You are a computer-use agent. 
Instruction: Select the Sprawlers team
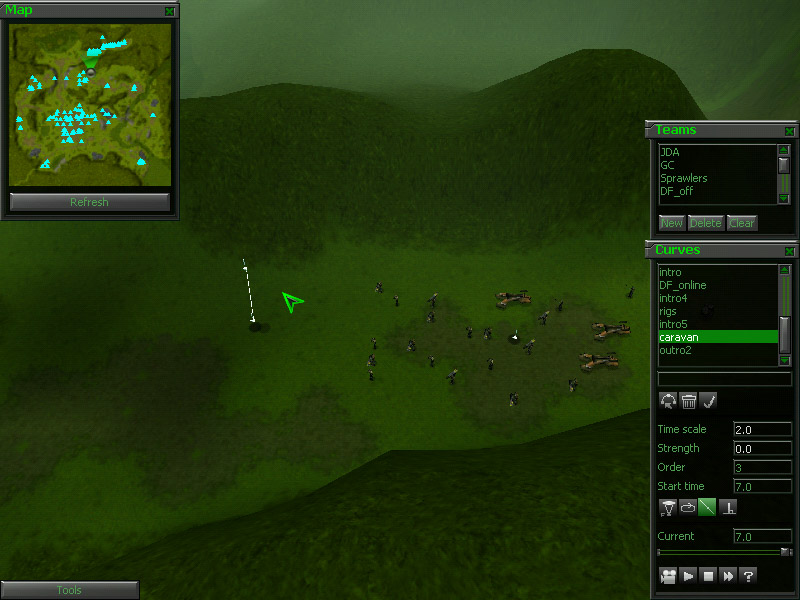(684, 178)
